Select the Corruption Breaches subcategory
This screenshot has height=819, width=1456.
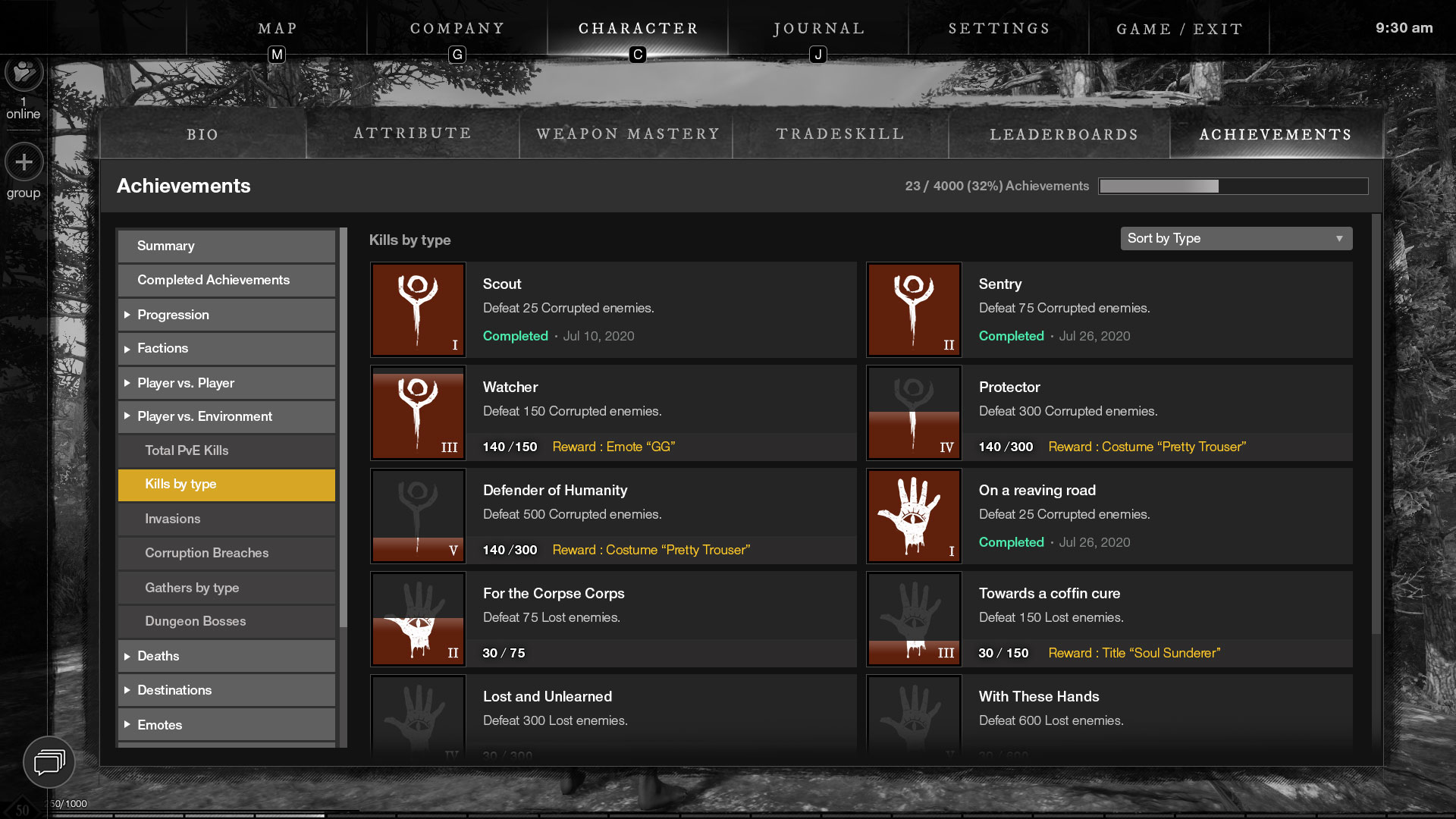pos(226,553)
